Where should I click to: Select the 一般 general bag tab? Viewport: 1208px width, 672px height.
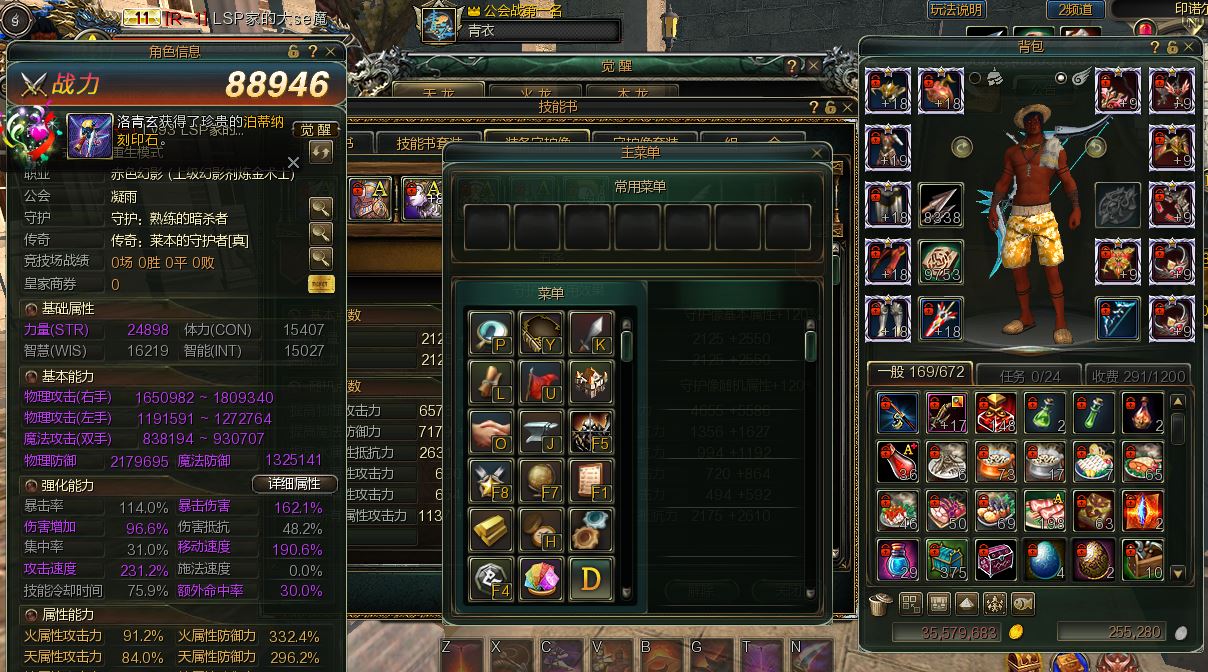click(921, 373)
